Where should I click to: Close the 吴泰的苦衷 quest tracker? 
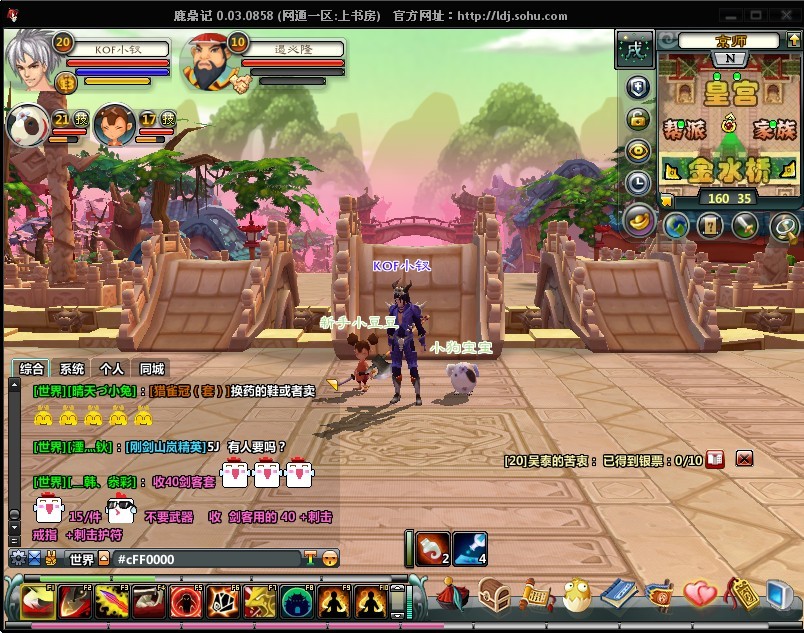click(x=744, y=459)
